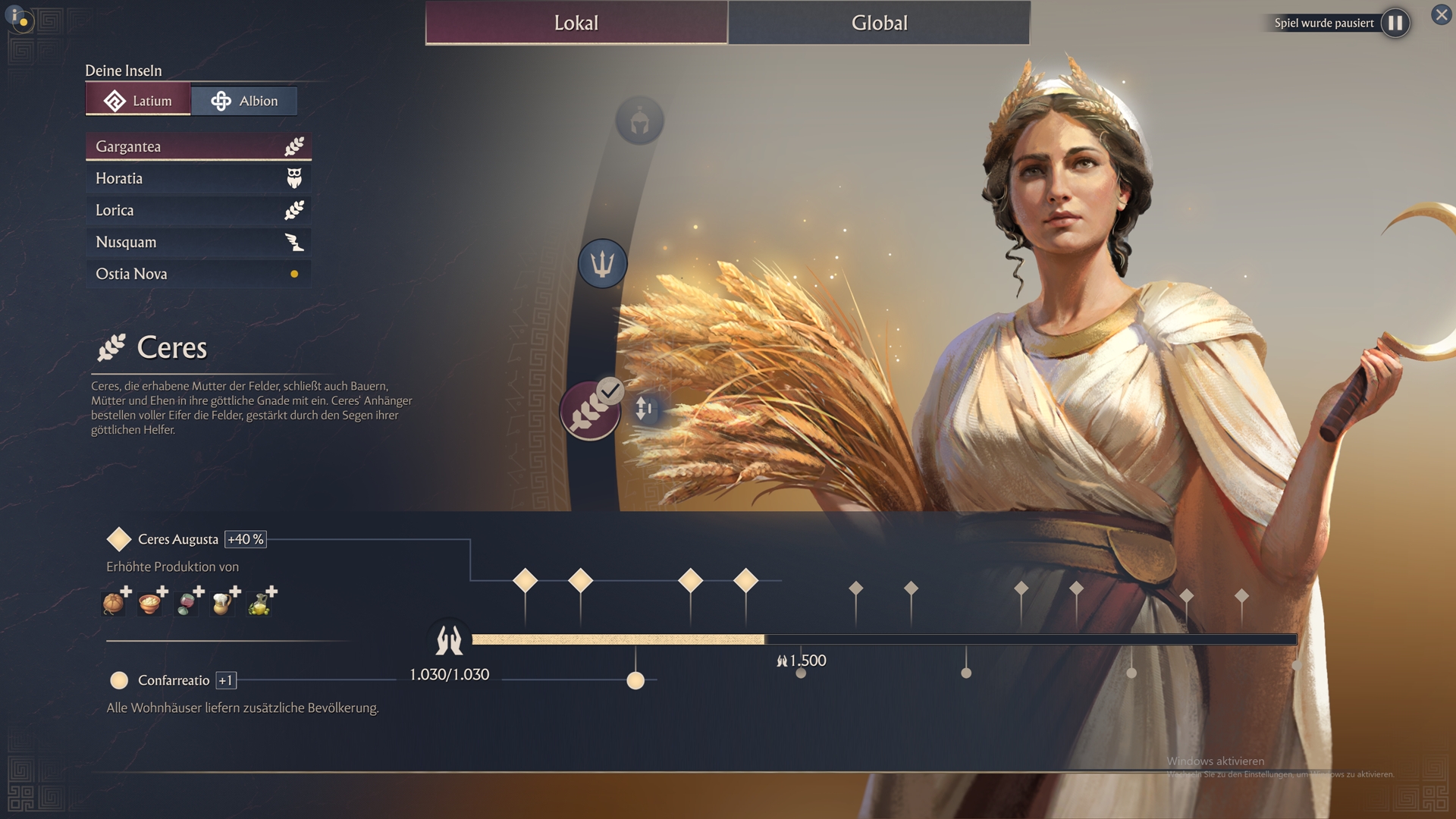Toggle the game pause button
The height and width of the screenshot is (819, 1456).
point(1395,23)
